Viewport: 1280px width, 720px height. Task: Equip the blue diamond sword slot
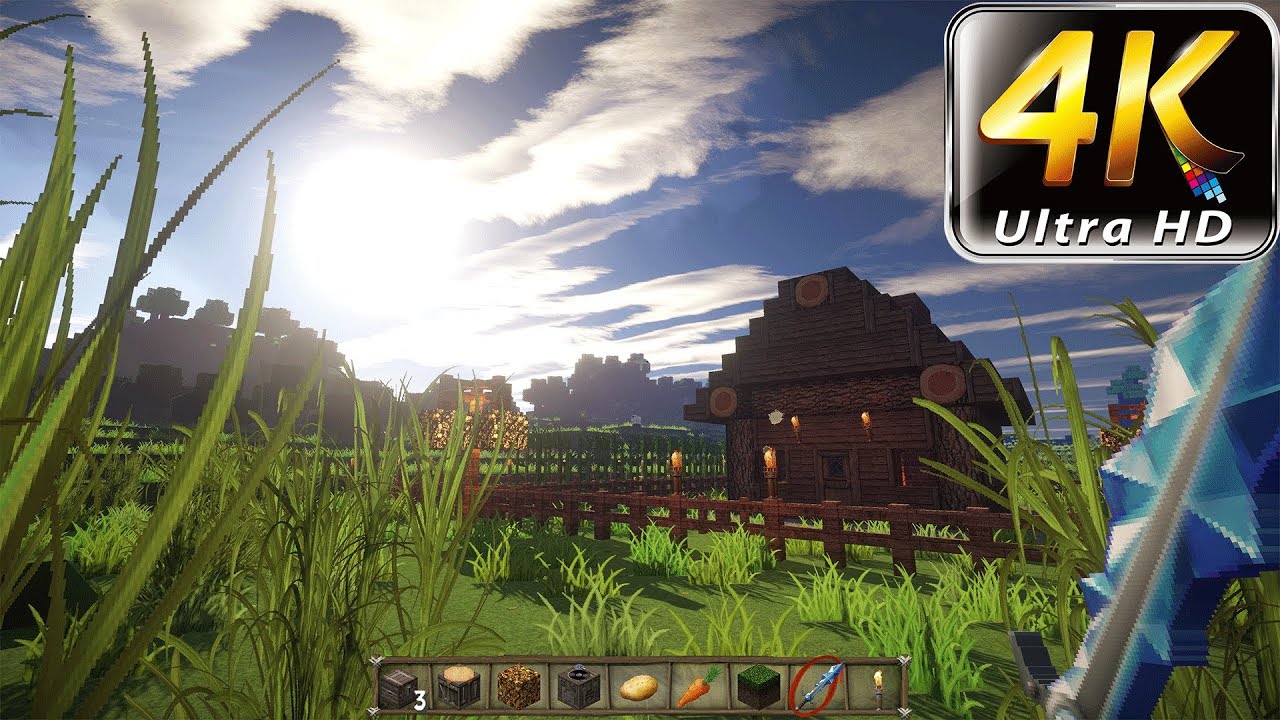click(x=817, y=688)
